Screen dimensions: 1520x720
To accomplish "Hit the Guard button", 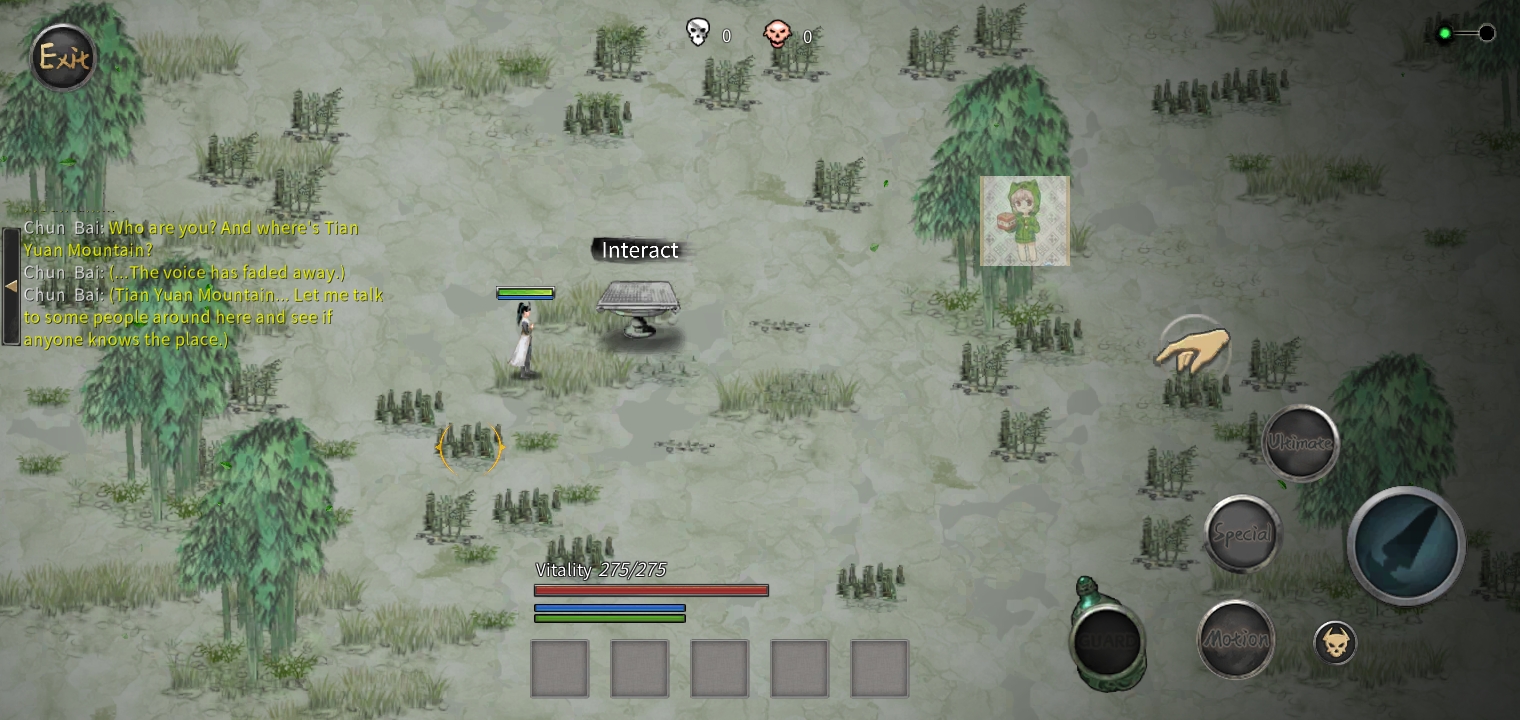I will (1106, 640).
